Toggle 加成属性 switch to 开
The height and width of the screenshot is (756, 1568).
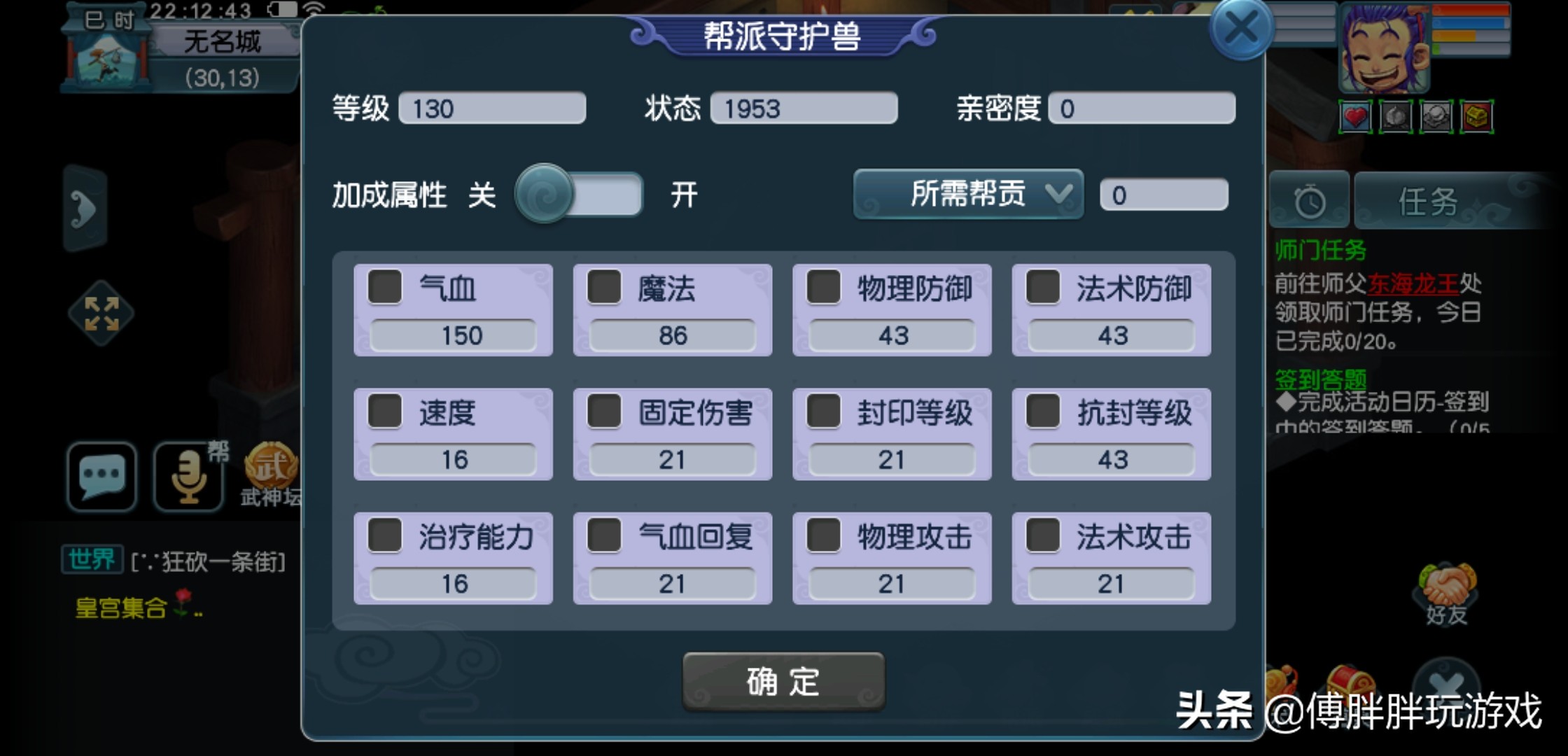(581, 196)
